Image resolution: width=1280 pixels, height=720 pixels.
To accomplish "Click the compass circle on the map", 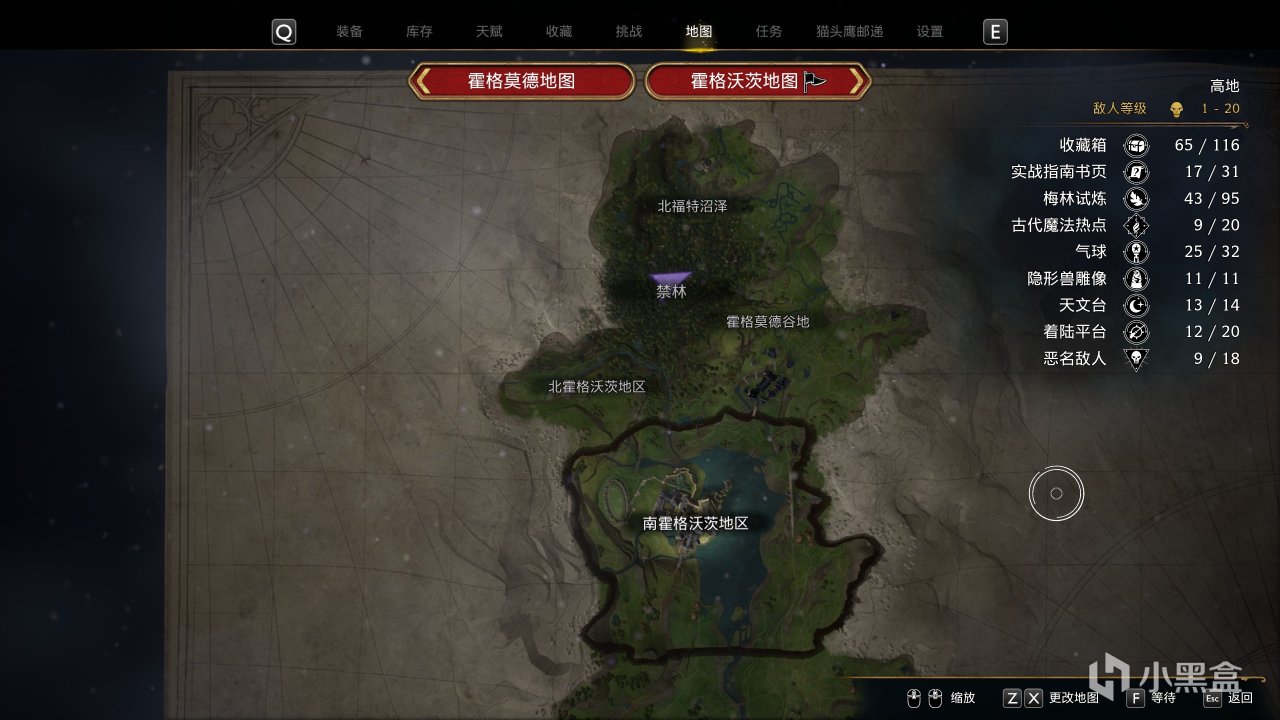I will [x=1055, y=493].
